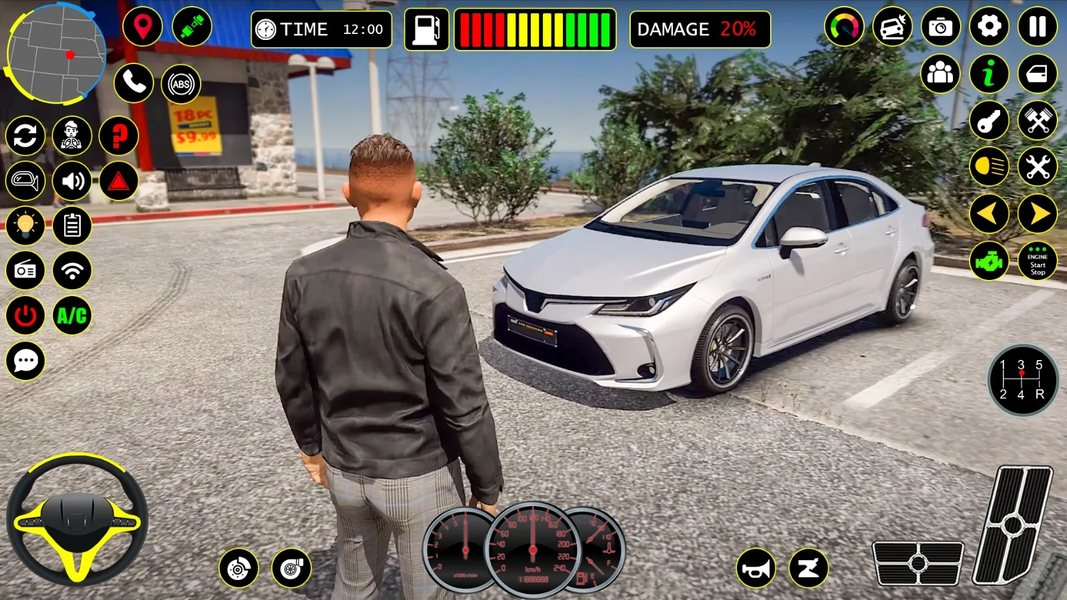Switch view with the camera icon
The width and height of the screenshot is (1067, 600).
point(940,27)
